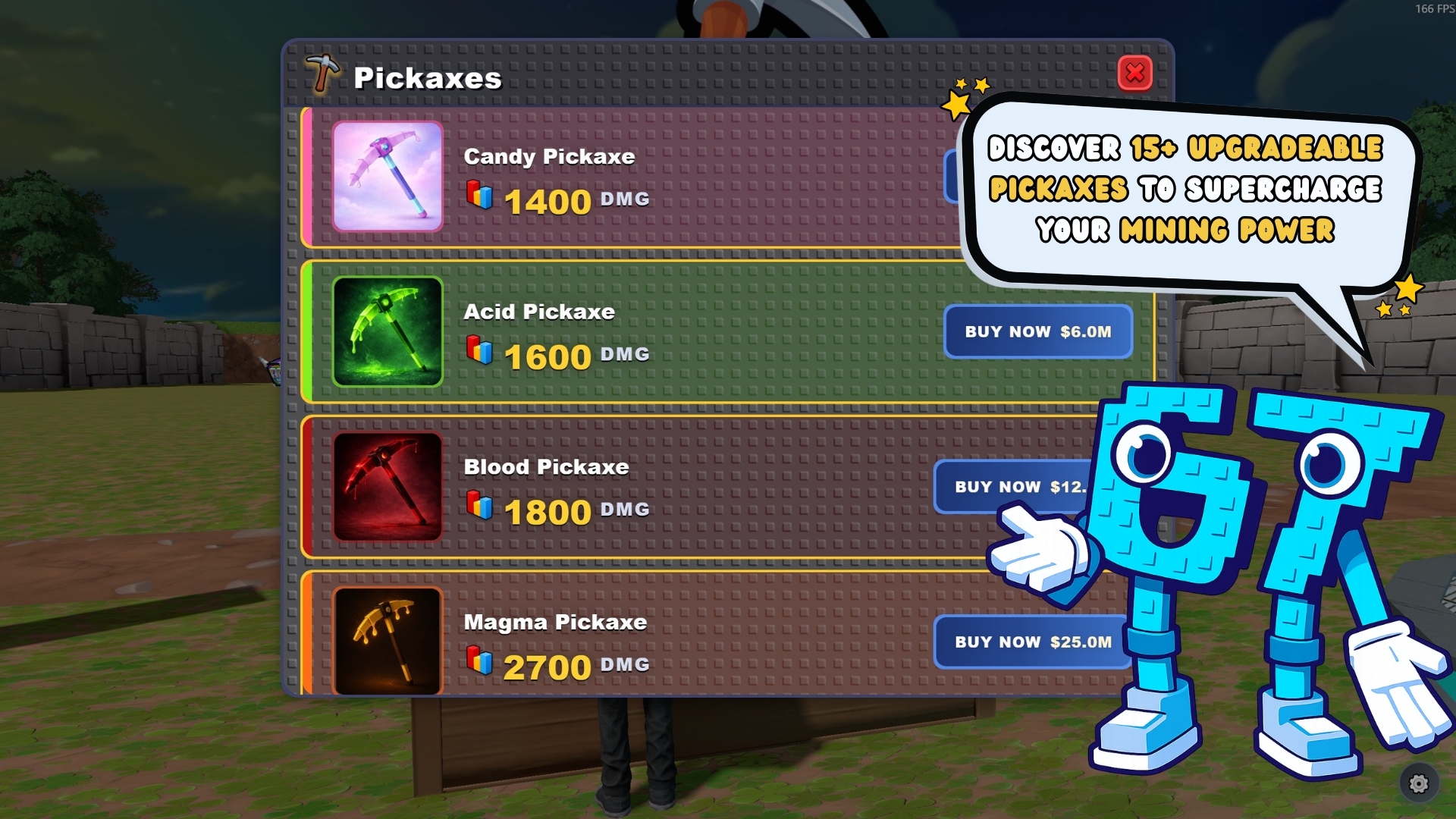Buy the Acid Pickaxe for $6.0M
This screenshot has height=819, width=1456.
pyautogui.click(x=1037, y=331)
